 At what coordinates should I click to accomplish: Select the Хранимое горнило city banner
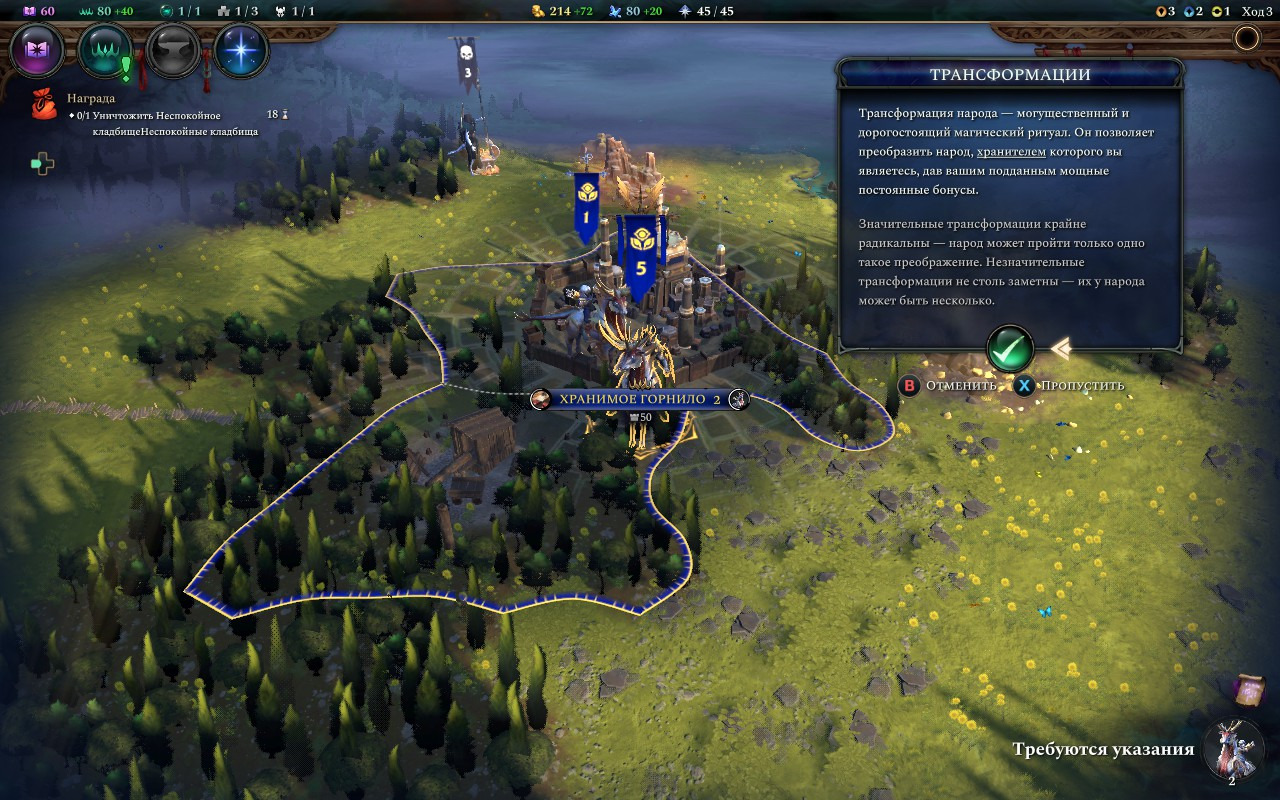[x=640, y=400]
